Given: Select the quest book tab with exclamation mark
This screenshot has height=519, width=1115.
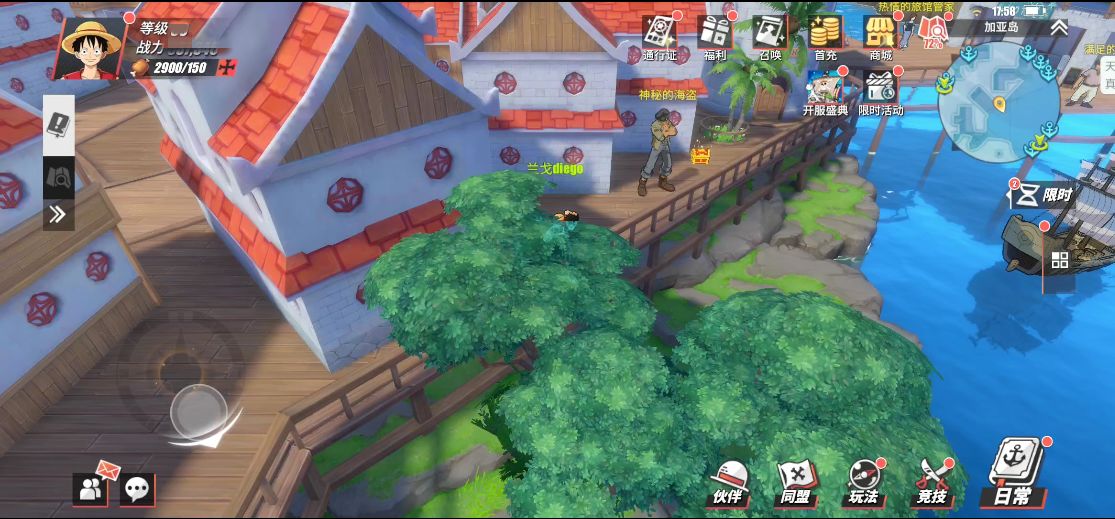Looking at the screenshot, I should point(58,127).
